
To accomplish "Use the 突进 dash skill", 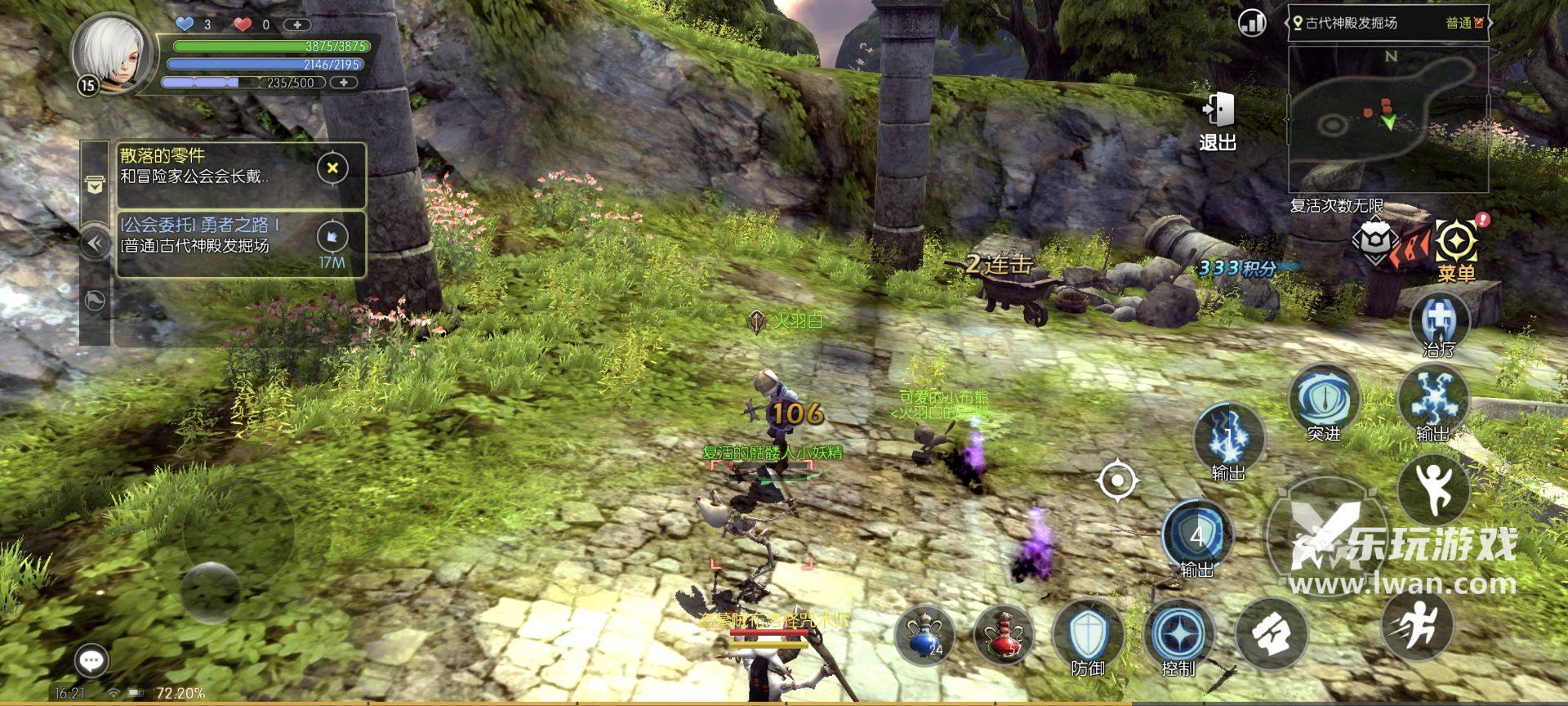I will coord(1323,402).
